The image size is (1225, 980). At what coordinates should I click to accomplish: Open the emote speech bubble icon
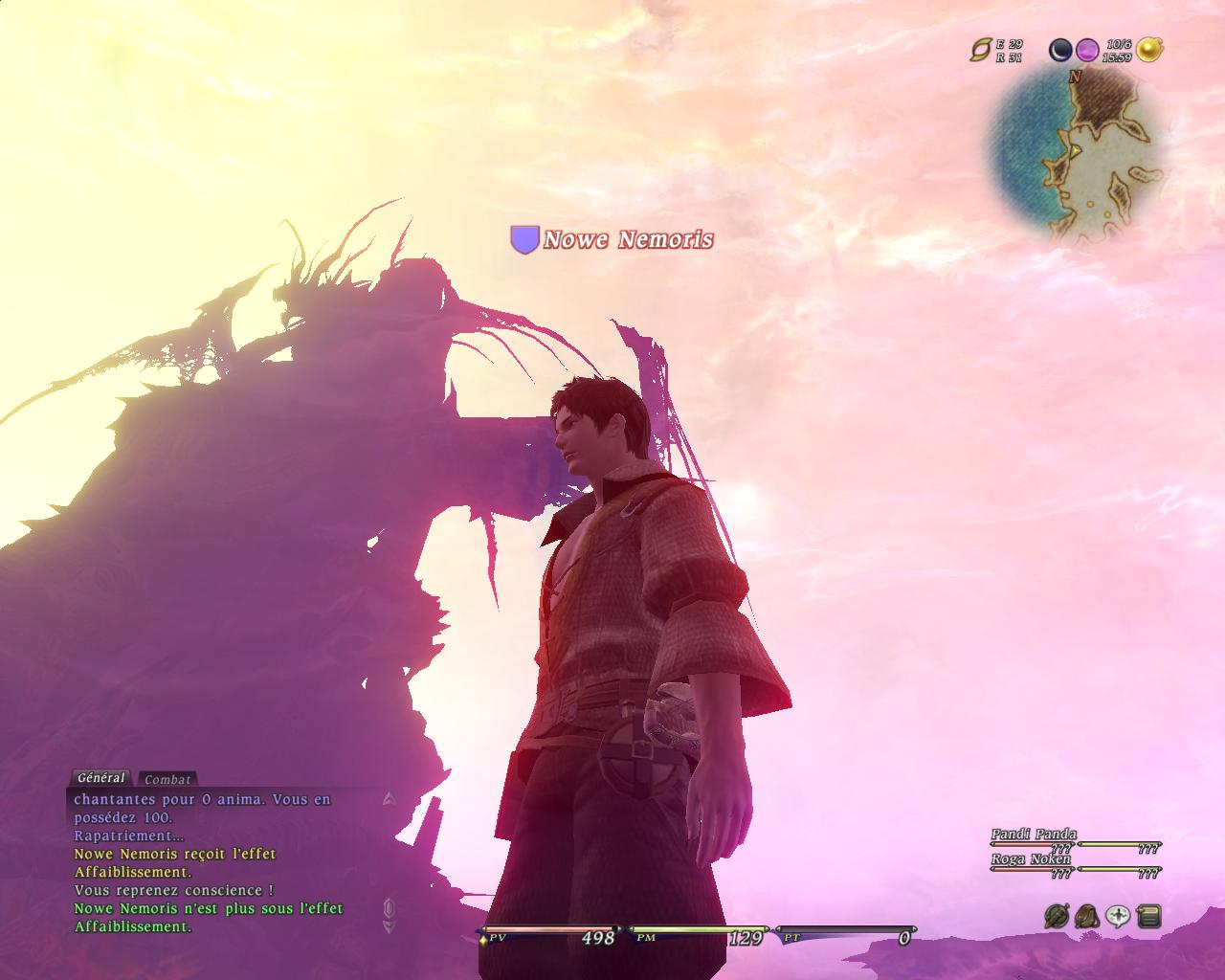point(1117,916)
